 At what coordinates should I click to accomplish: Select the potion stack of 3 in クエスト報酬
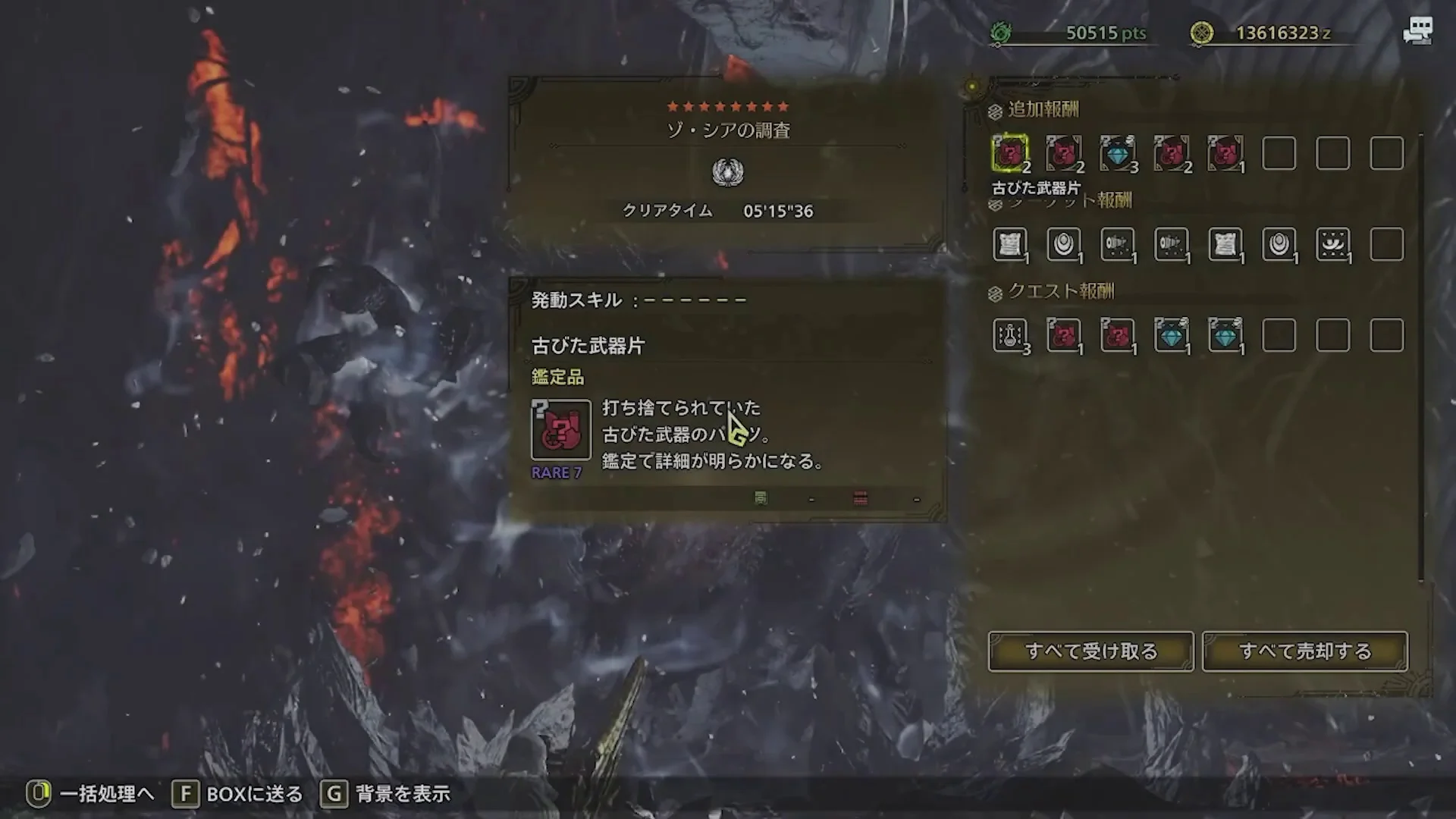[1012, 334]
